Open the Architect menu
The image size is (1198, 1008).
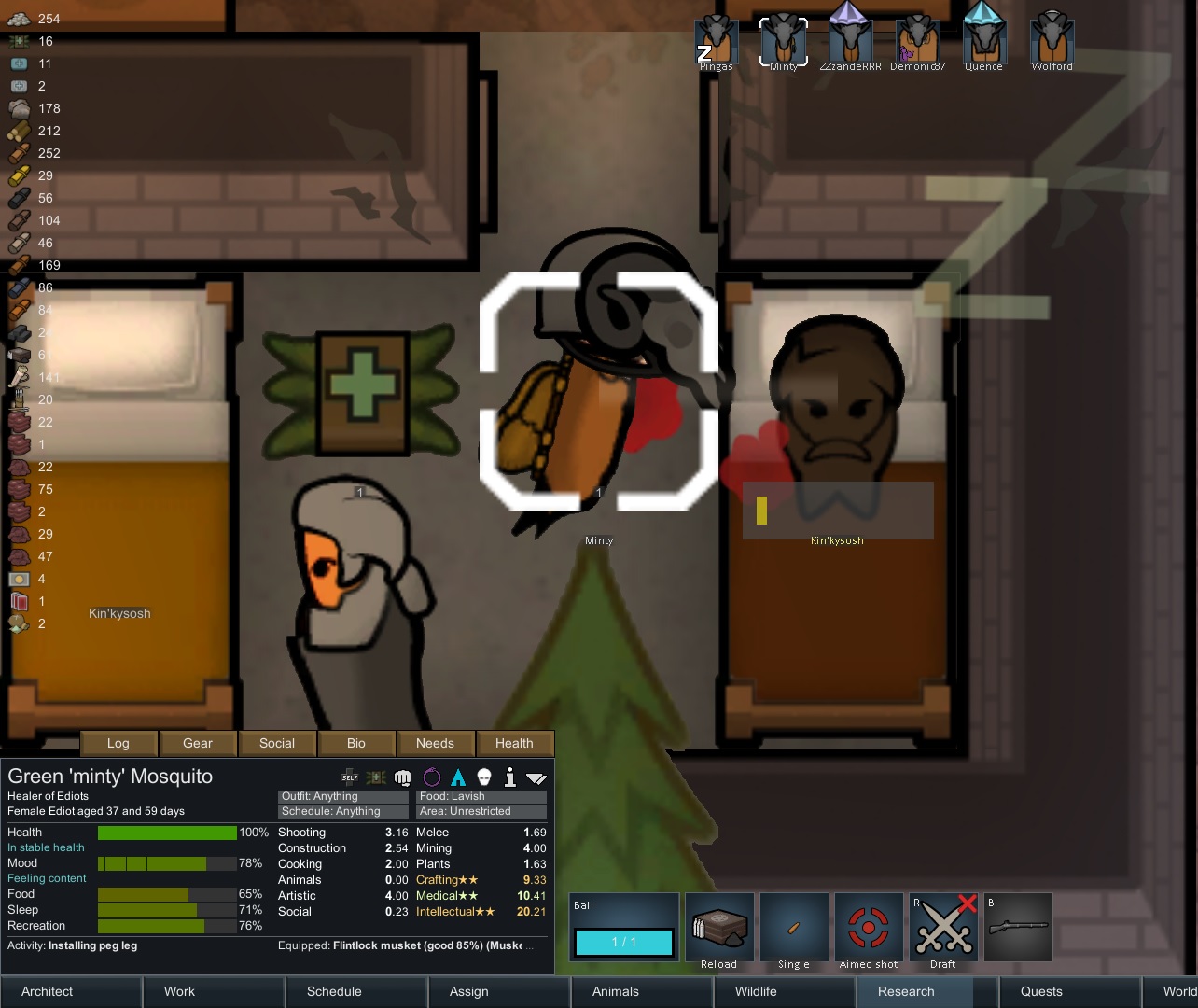click(x=46, y=991)
